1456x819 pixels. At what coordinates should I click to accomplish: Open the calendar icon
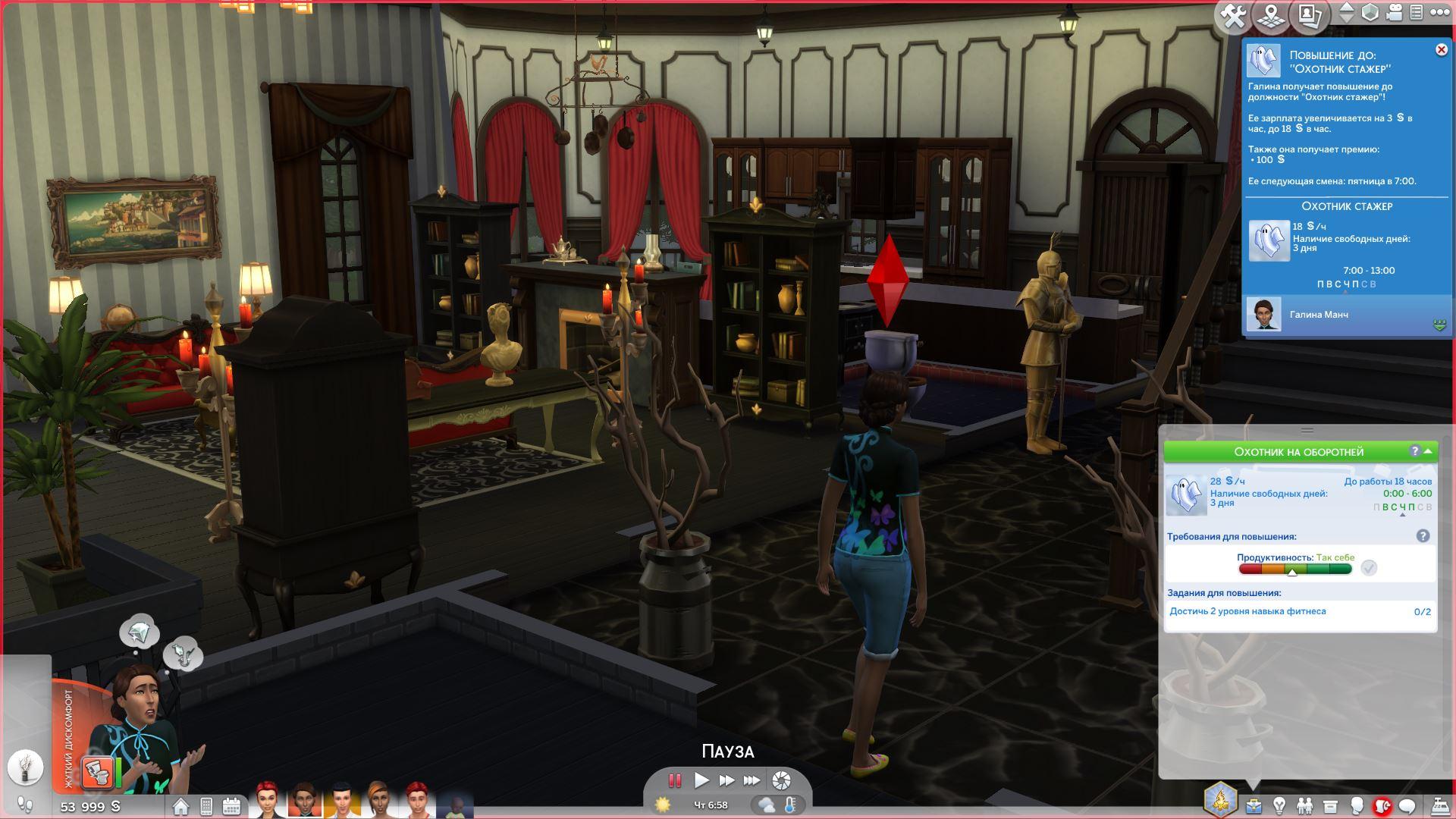(x=232, y=806)
